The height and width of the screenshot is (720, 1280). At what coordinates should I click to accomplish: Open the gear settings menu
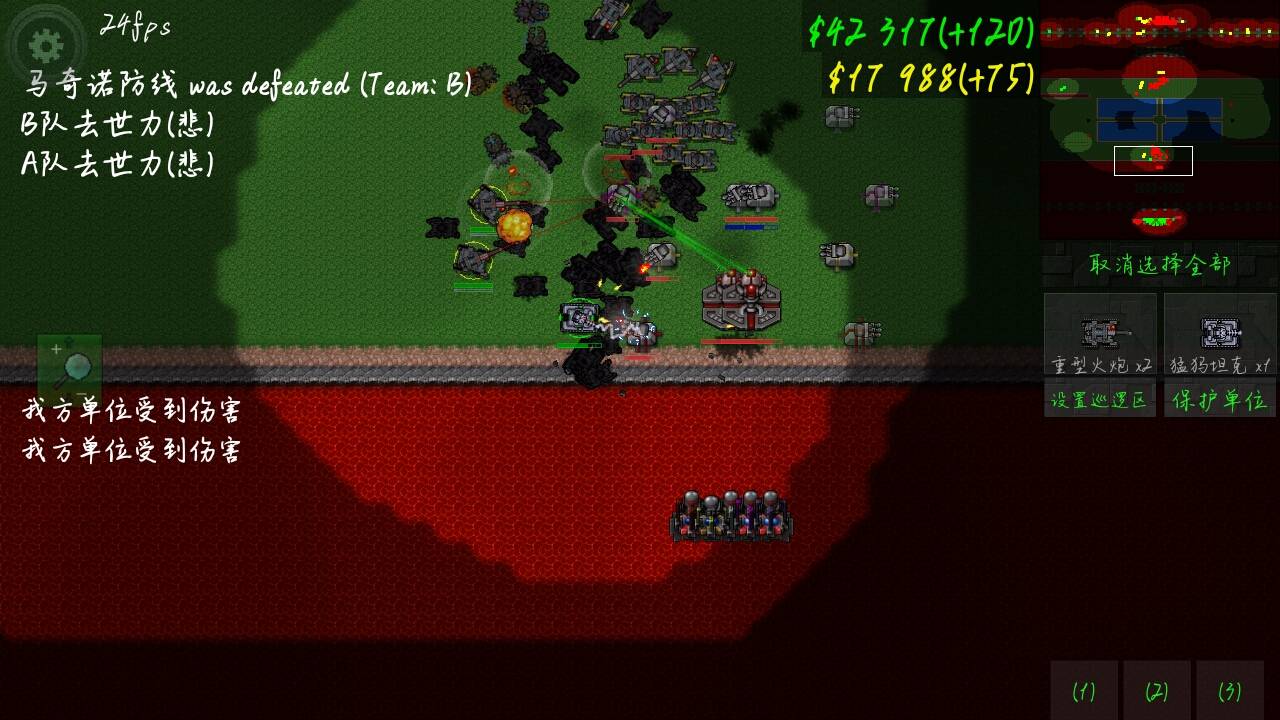46,45
